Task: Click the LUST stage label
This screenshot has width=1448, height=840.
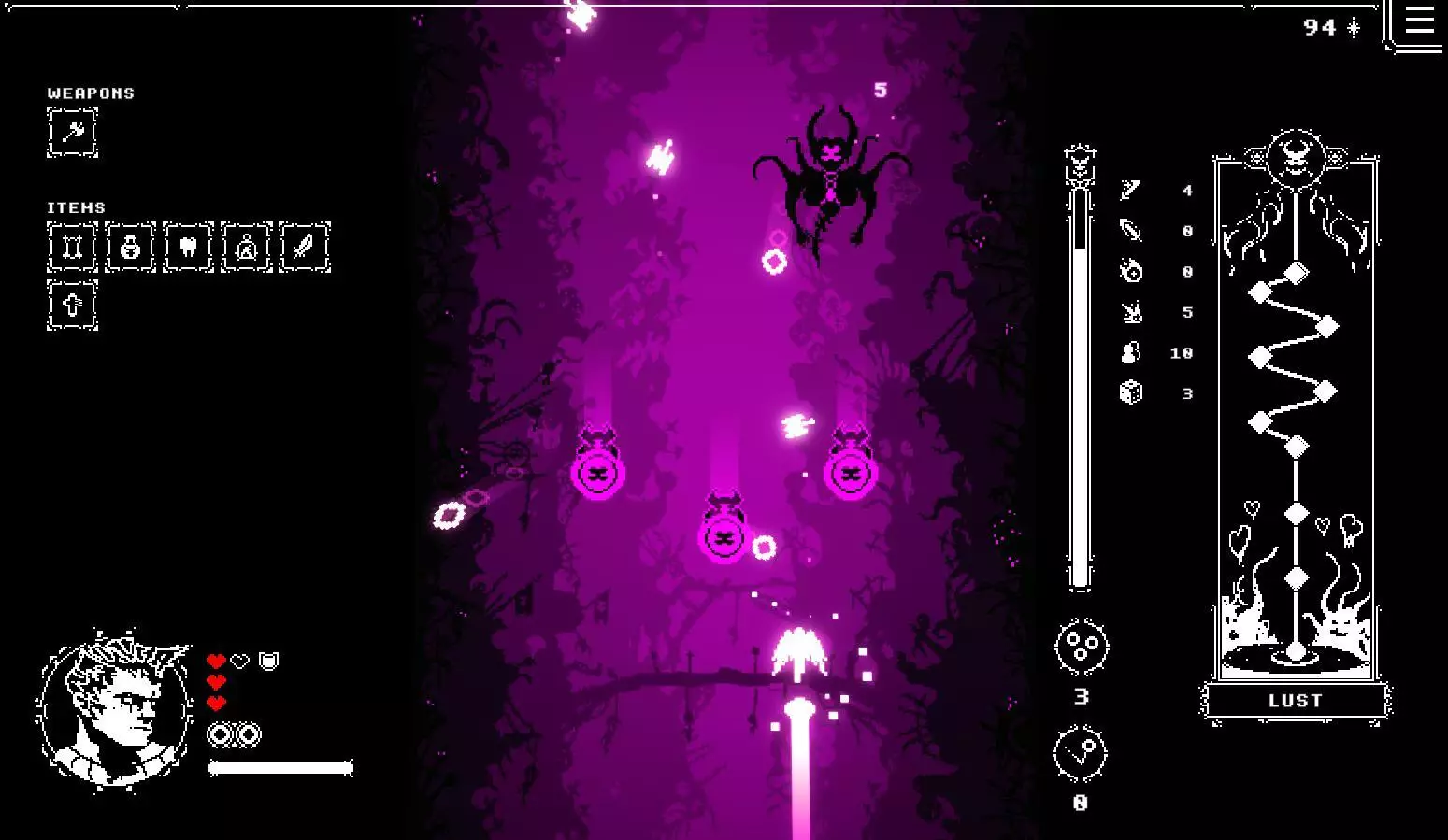Action: tap(1295, 700)
